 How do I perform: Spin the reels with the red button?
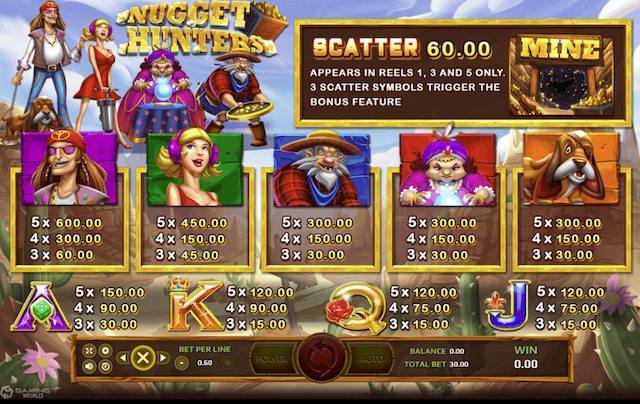(320, 357)
